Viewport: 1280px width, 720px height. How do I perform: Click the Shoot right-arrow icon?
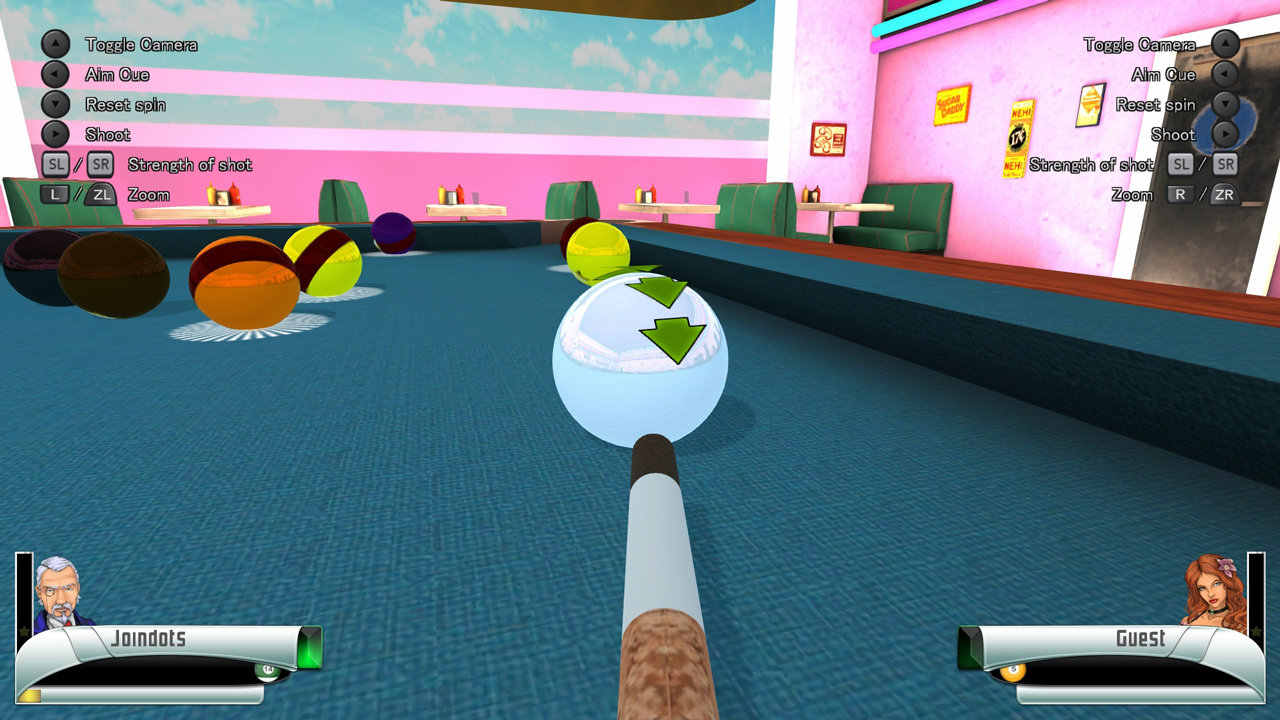click(x=55, y=134)
